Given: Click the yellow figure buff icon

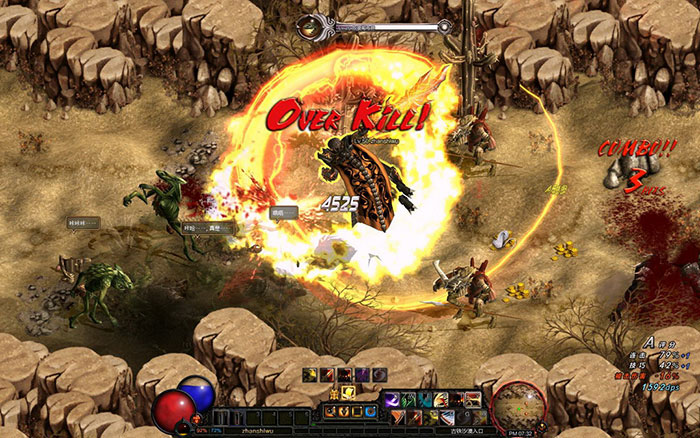Looking at the screenshot, I should pos(309,374).
